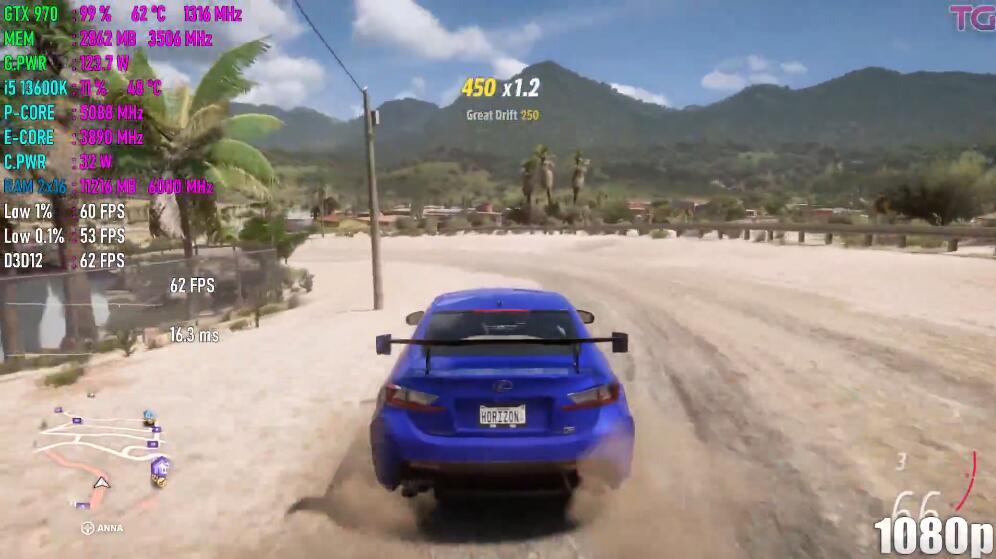Open the minimap with white road lines

pos(100,450)
